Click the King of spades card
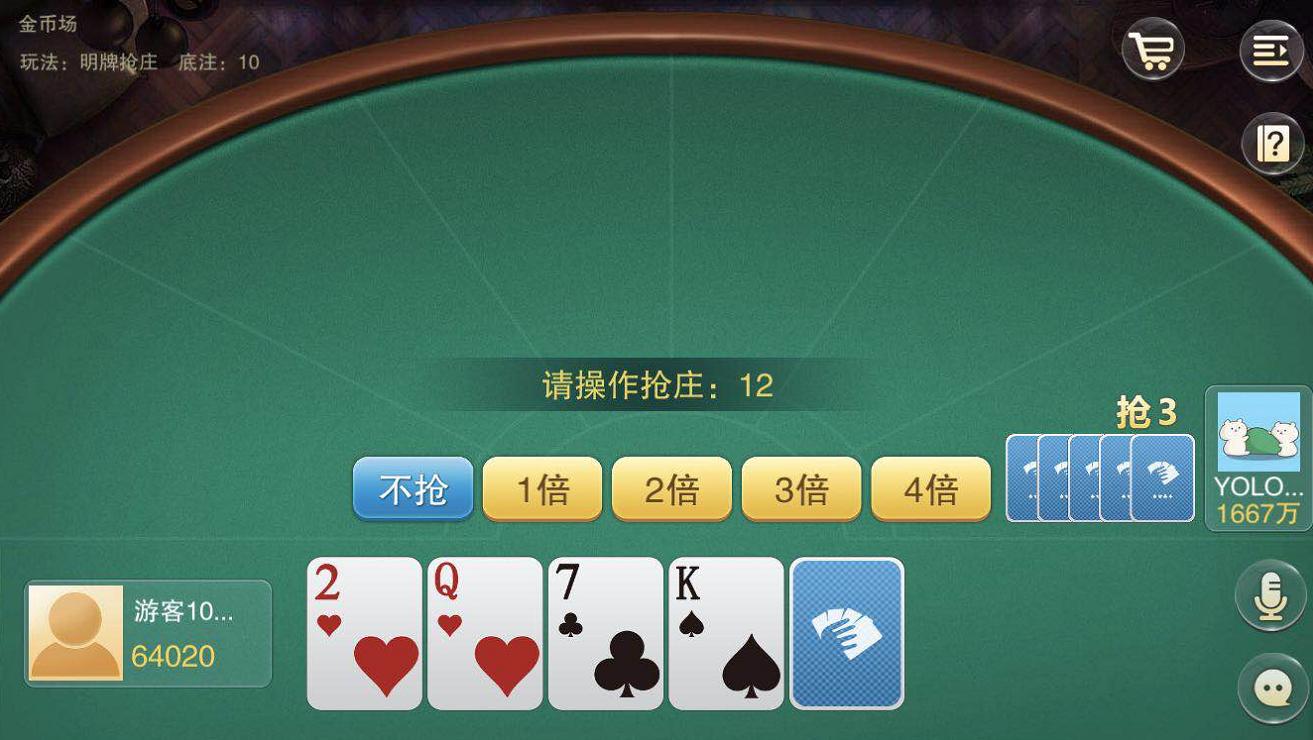 pos(726,630)
